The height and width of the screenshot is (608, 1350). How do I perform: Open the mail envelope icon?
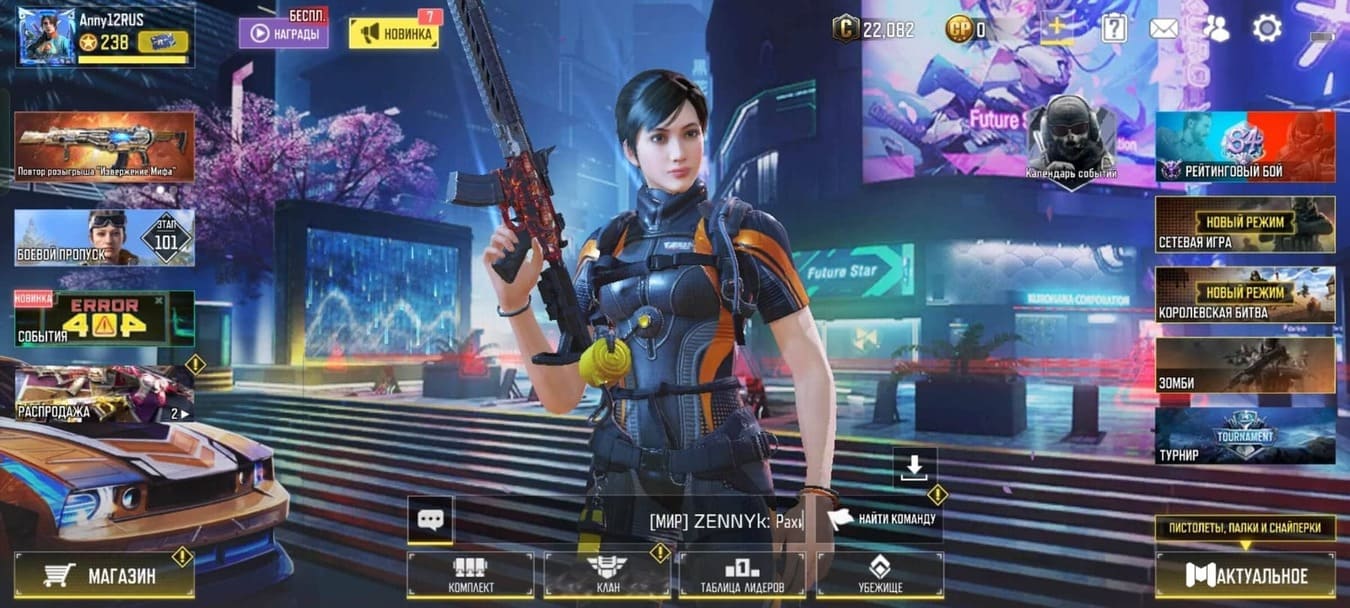coord(1163,29)
